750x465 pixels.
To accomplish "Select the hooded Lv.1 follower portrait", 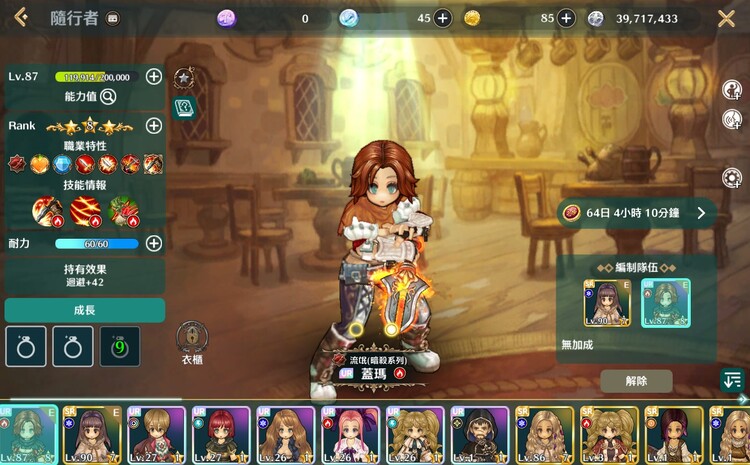I will tap(480, 435).
